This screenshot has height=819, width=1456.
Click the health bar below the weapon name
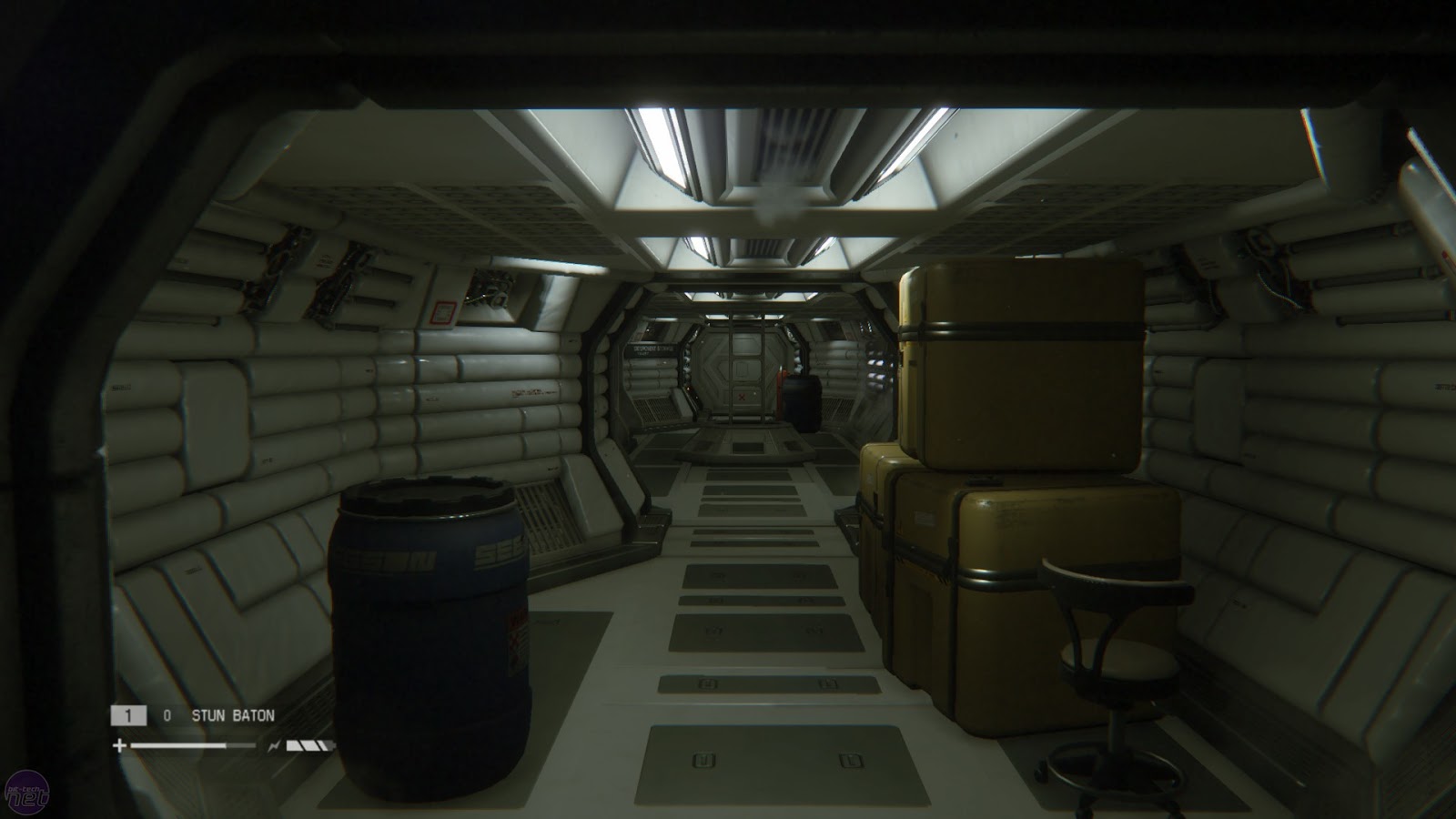[x=177, y=745]
